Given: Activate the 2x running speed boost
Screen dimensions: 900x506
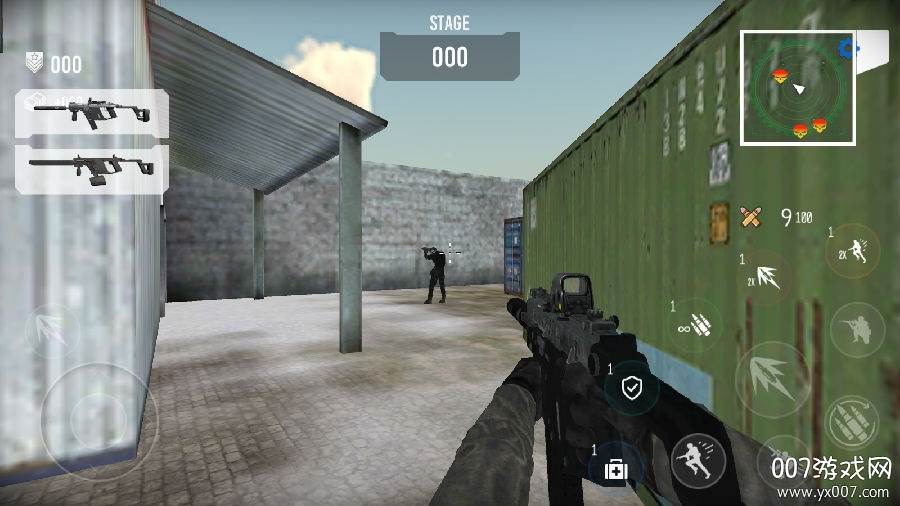Looking at the screenshot, I should (853, 250).
